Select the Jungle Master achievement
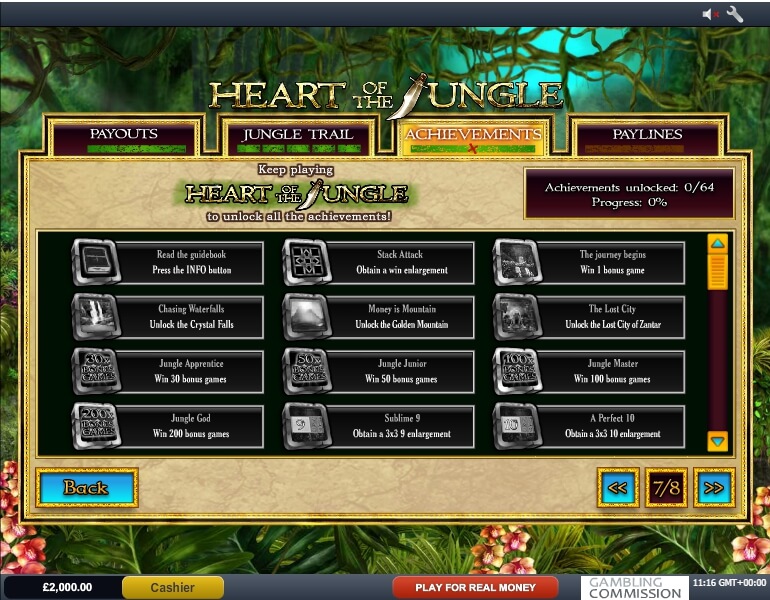Viewport: 770px width, 600px height. coord(590,371)
